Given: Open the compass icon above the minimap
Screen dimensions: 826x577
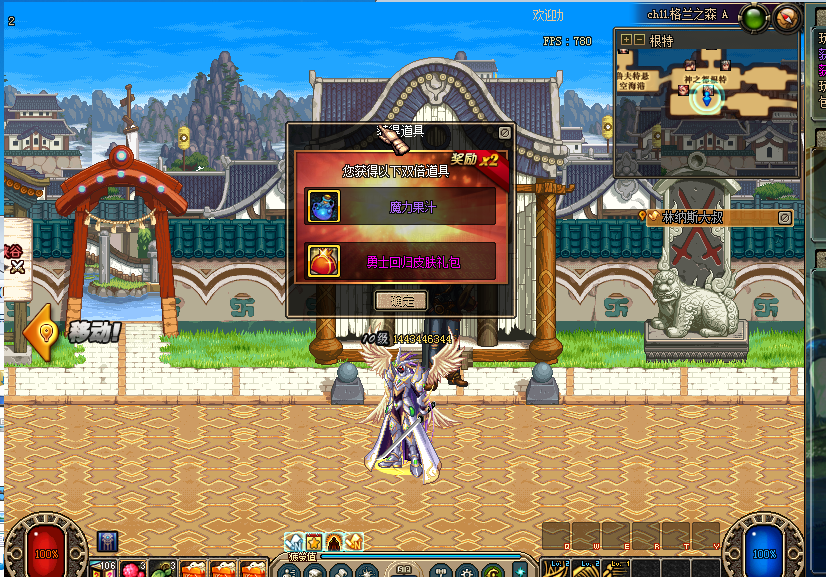Looking at the screenshot, I should (x=788, y=16).
